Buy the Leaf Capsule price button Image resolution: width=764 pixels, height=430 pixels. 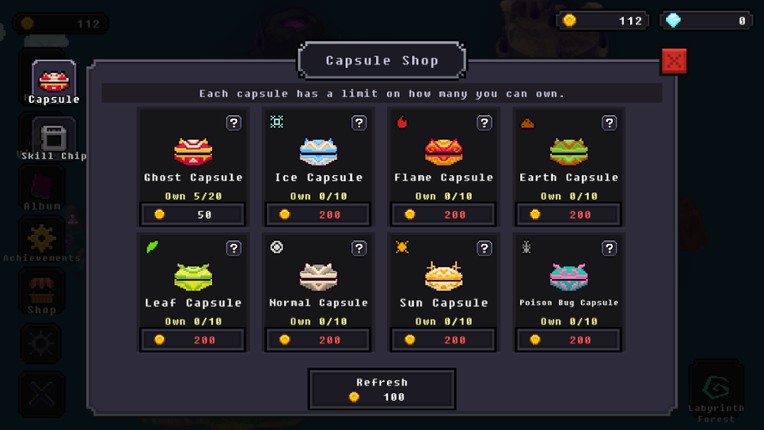click(x=193, y=340)
